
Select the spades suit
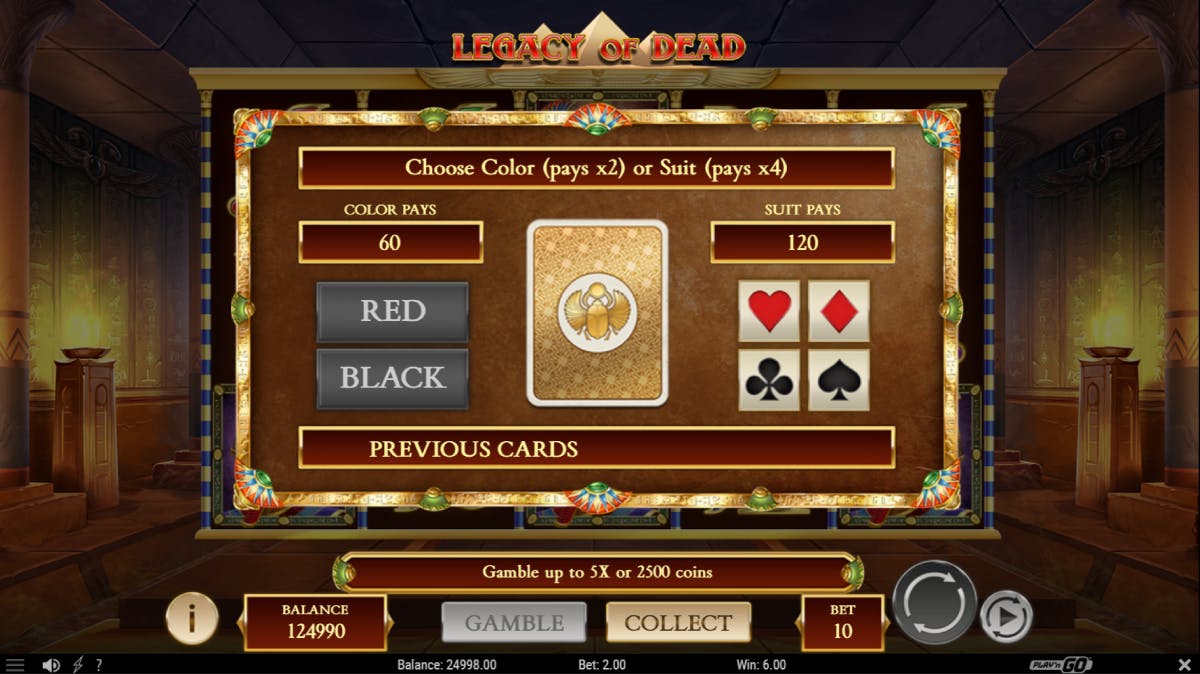tap(838, 379)
